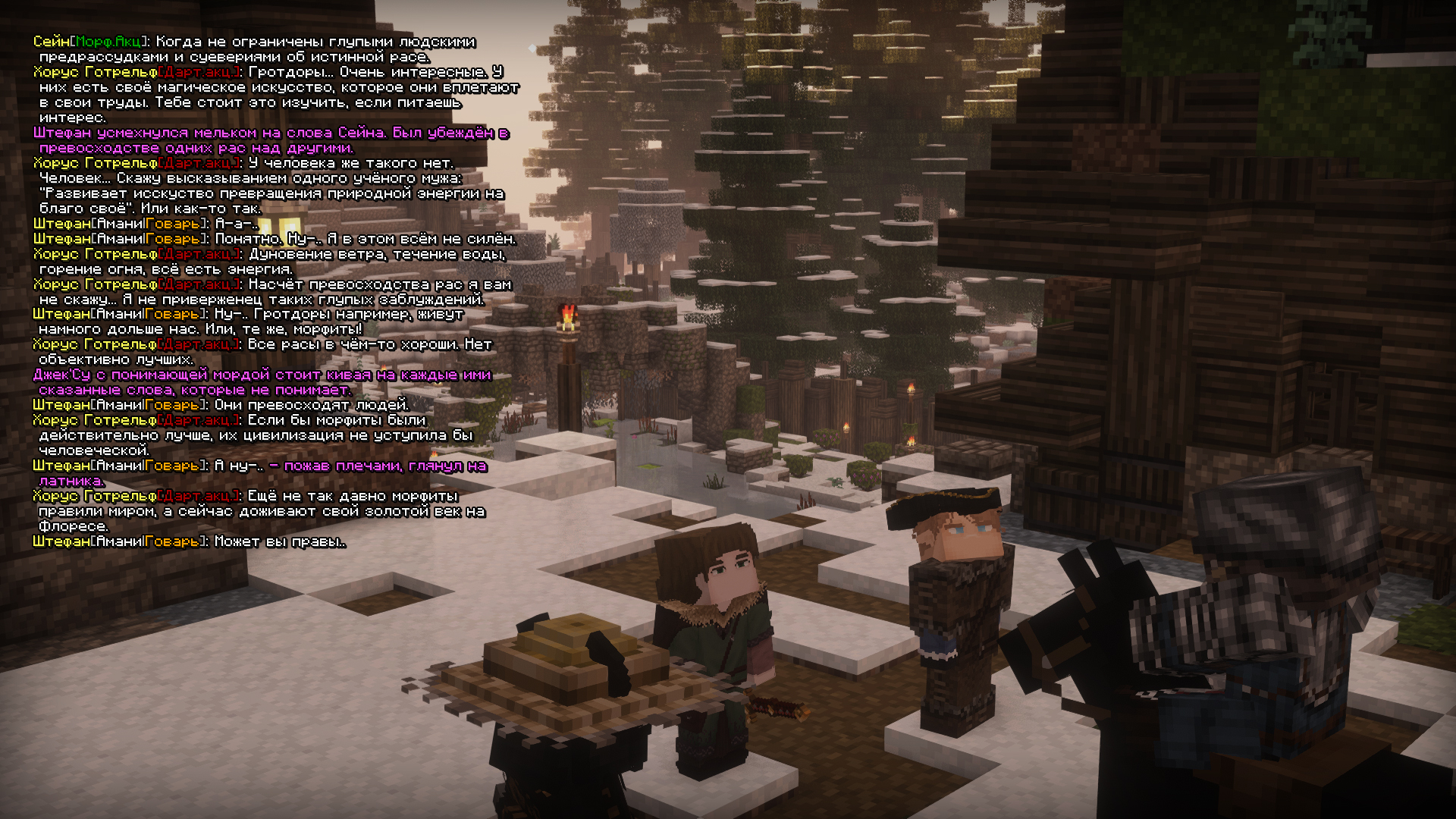Click the purple 'Джек'Су' emote chat line

[x=262, y=375]
